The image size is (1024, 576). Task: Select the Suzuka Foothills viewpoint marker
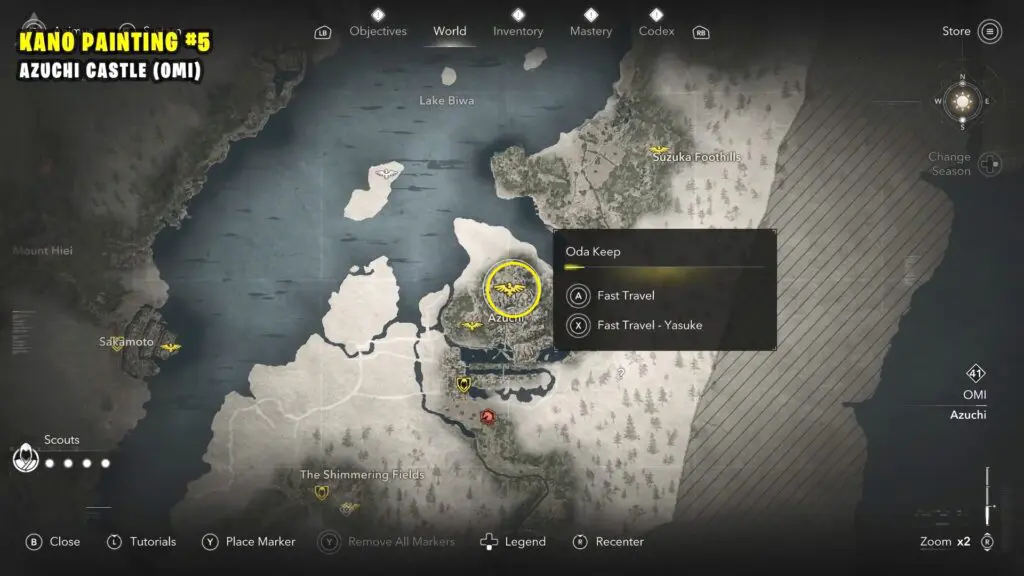click(659, 149)
